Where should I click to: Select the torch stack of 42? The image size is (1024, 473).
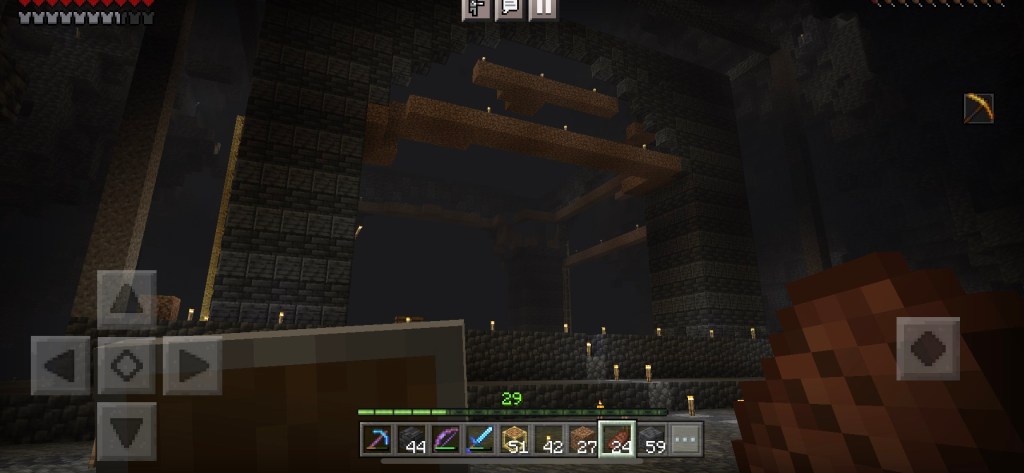(x=548, y=439)
